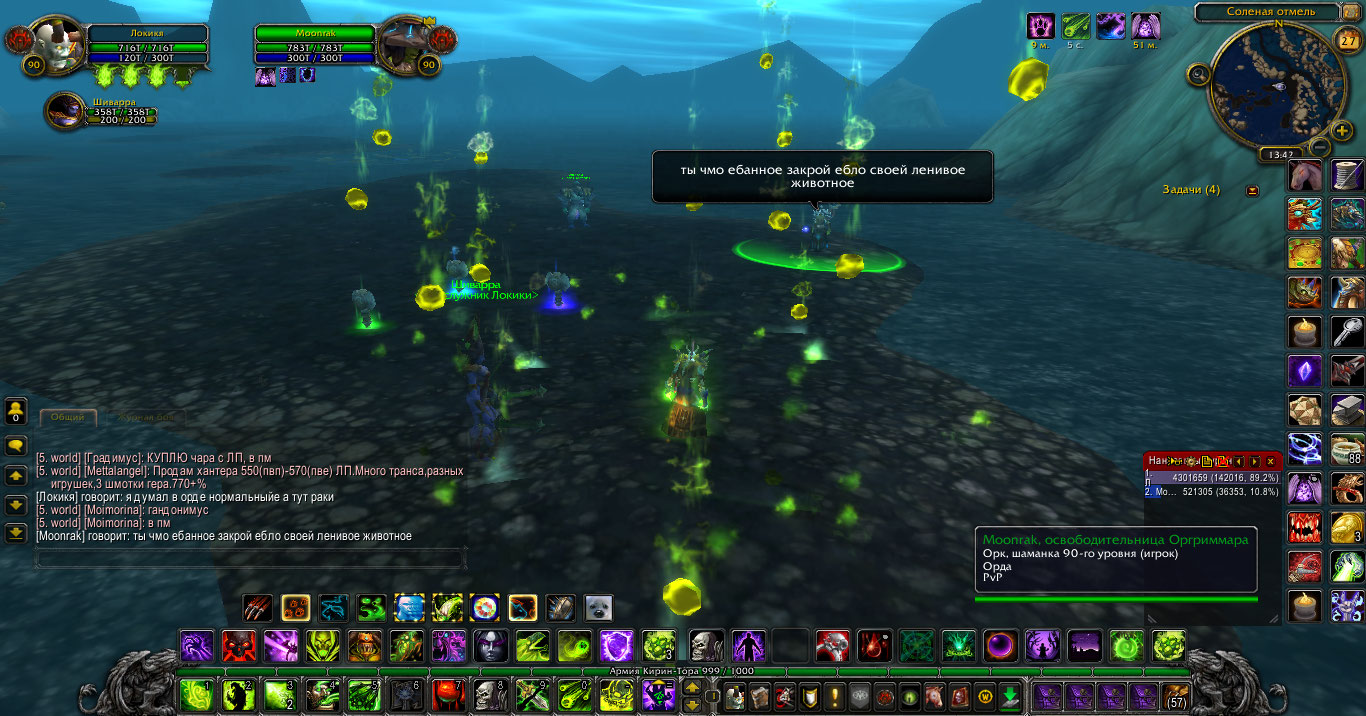Open the chat speech bubble menu
The width and height of the screenshot is (1366, 716).
point(16,445)
